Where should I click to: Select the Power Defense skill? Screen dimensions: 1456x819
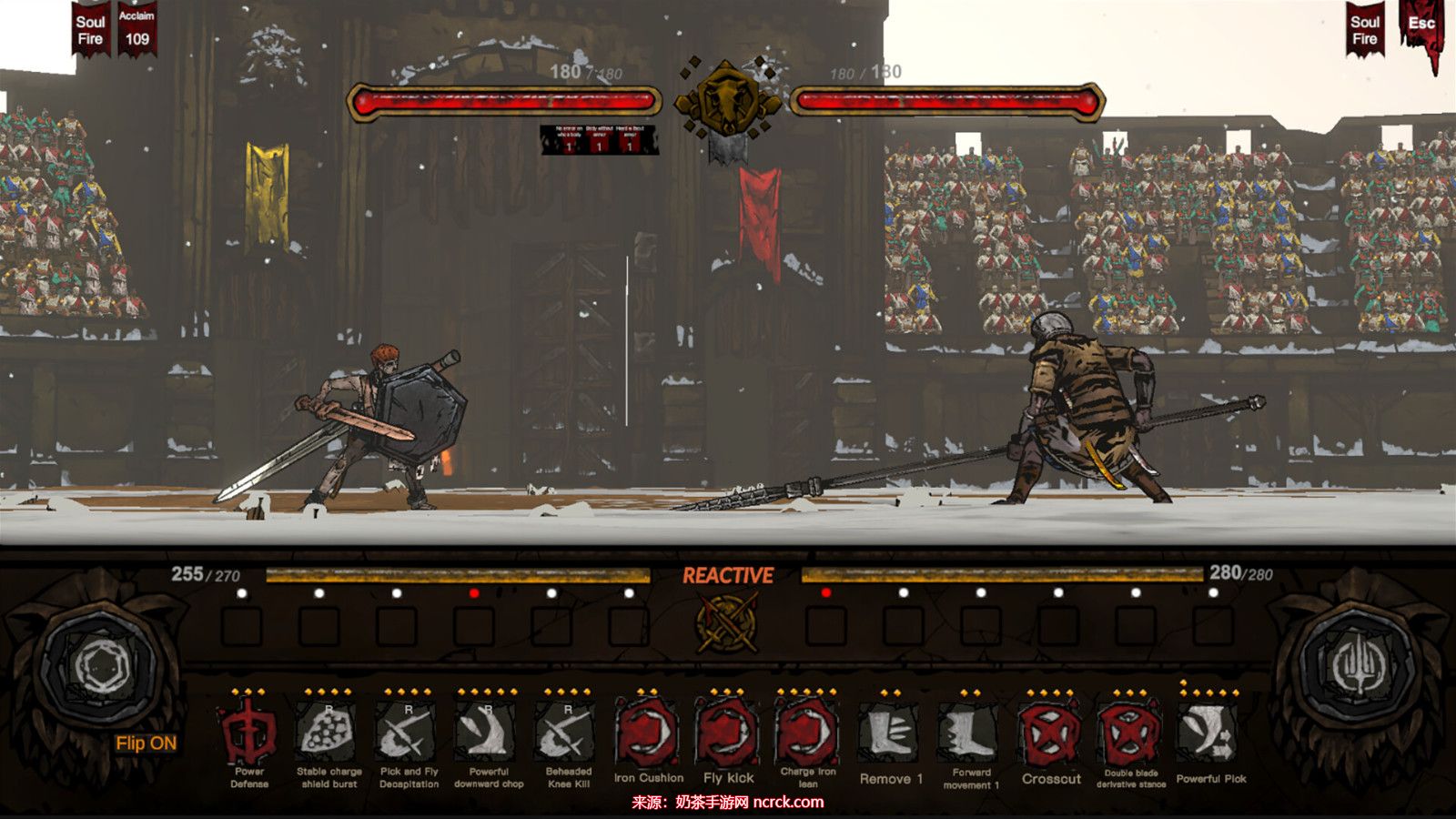click(x=248, y=732)
